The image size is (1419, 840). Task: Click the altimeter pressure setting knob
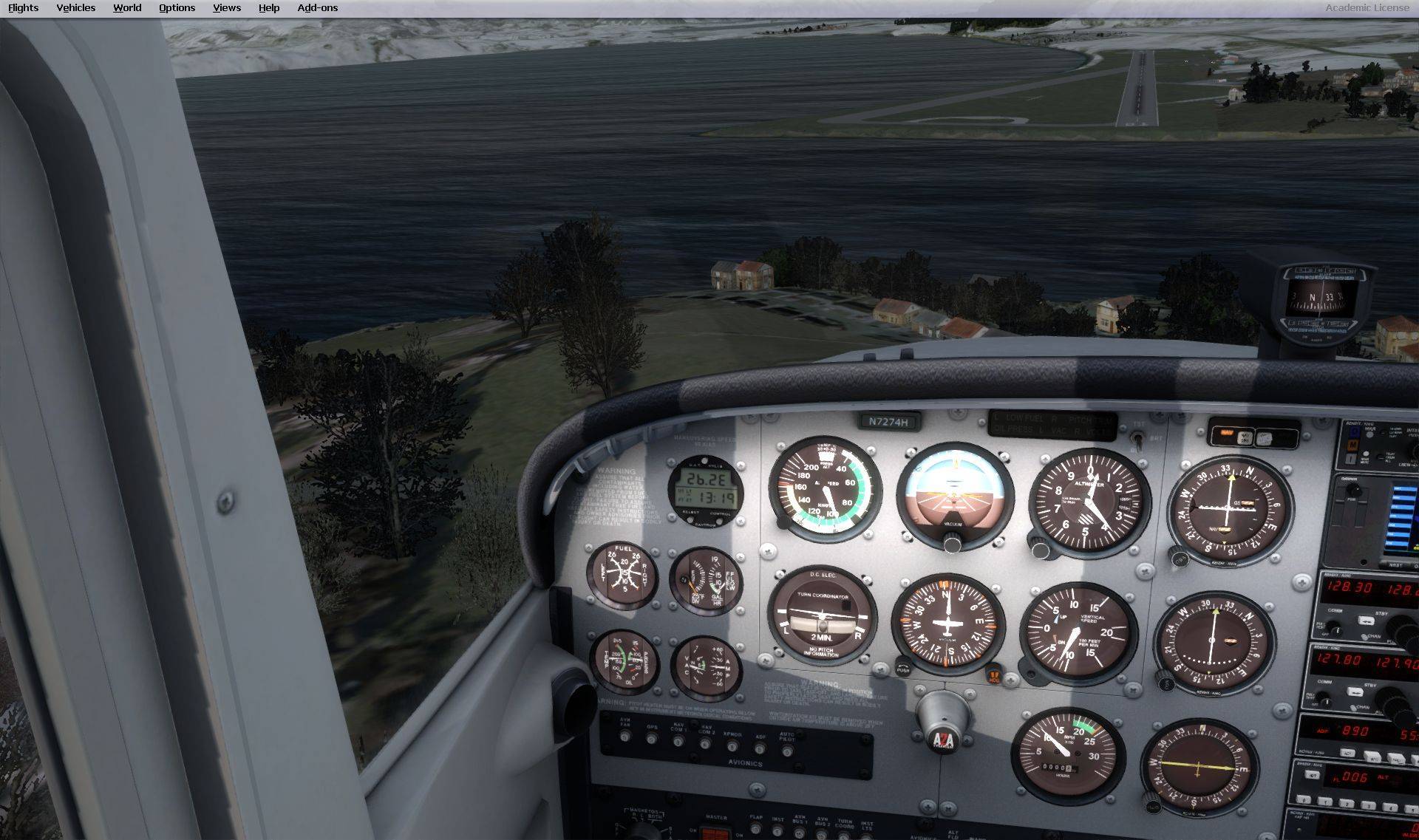tap(1039, 549)
